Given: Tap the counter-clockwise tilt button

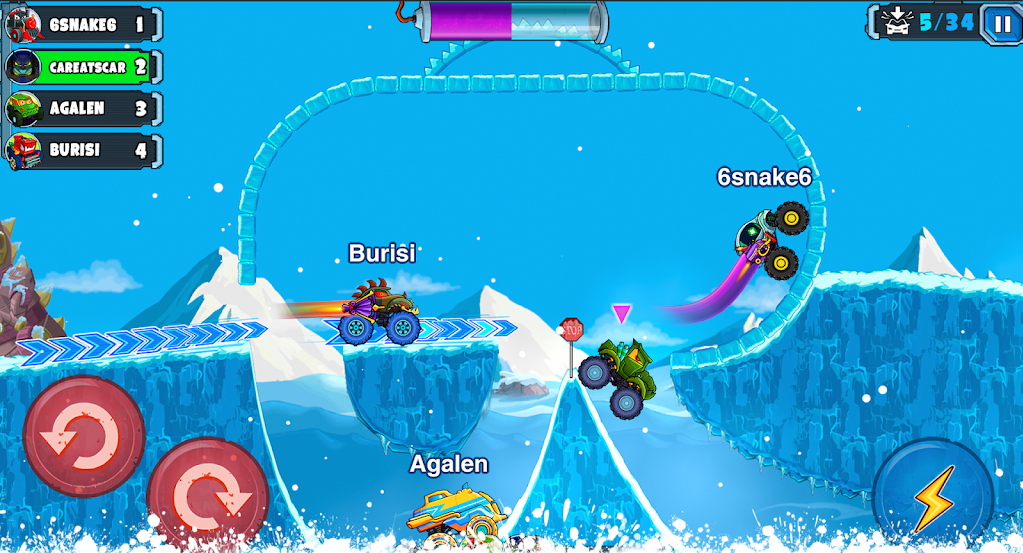Looking at the screenshot, I should 84,437.
